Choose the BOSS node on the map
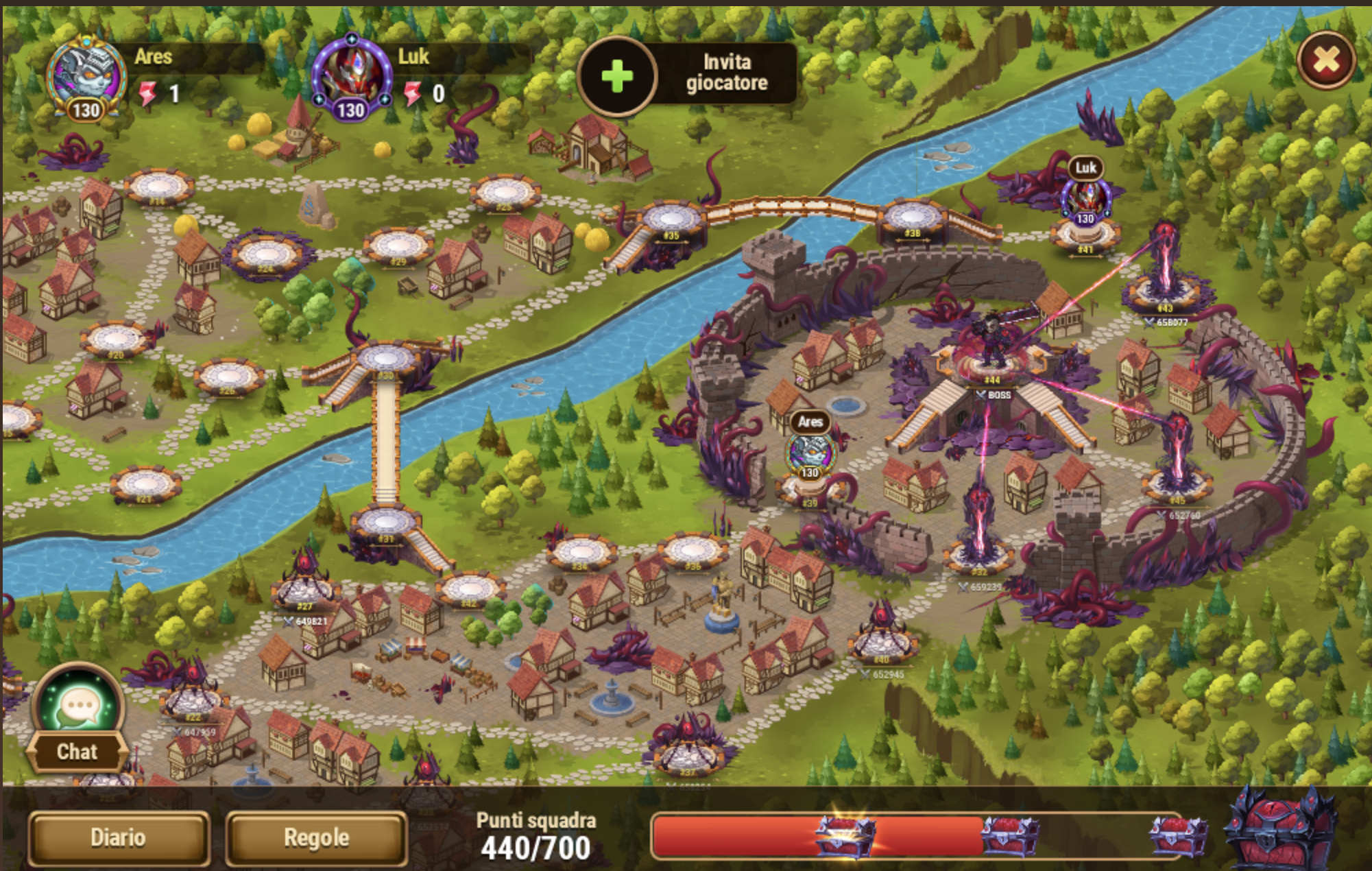The height and width of the screenshot is (871, 1372). point(991,357)
